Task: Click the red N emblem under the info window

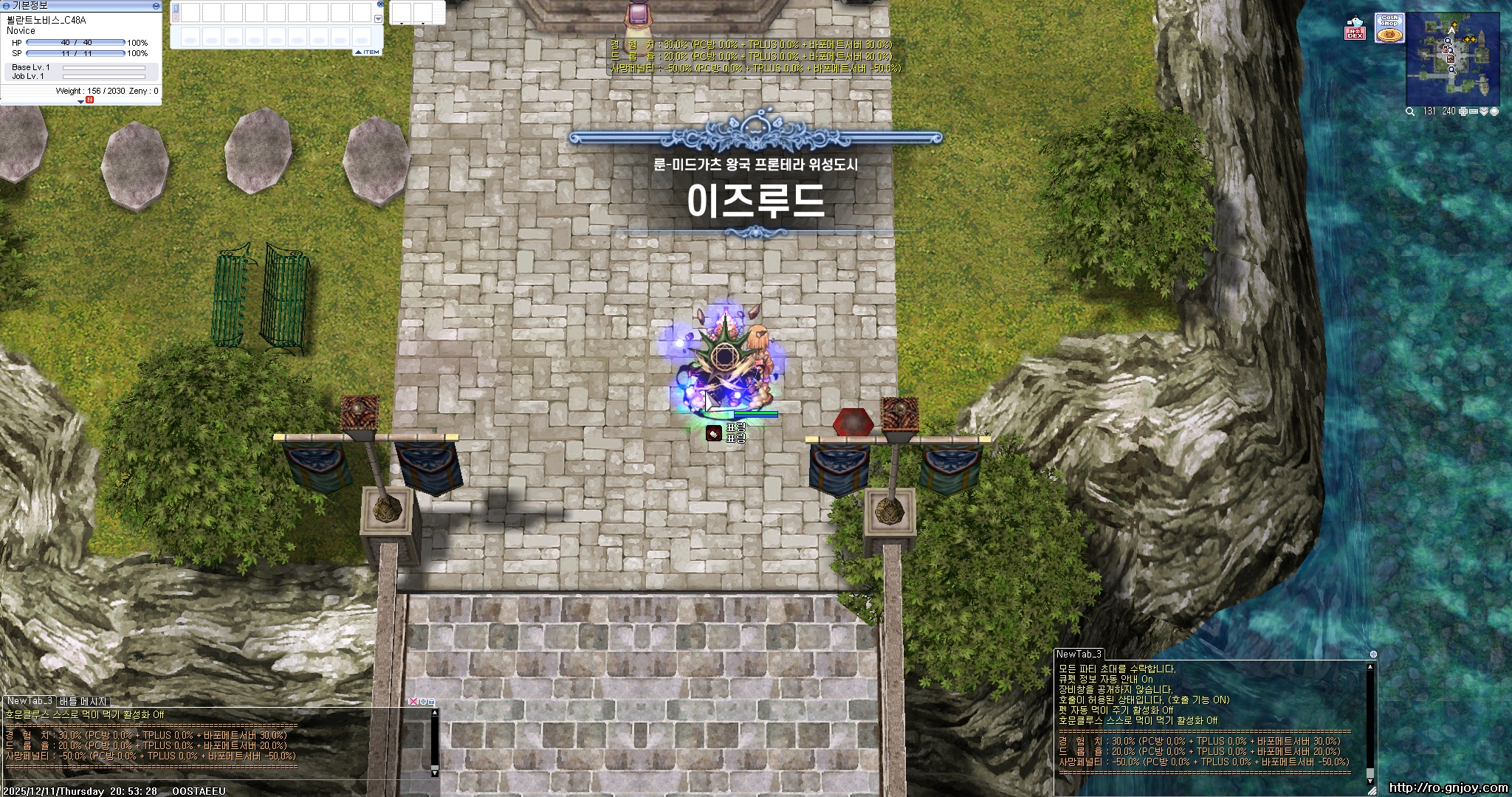Action: (x=89, y=99)
